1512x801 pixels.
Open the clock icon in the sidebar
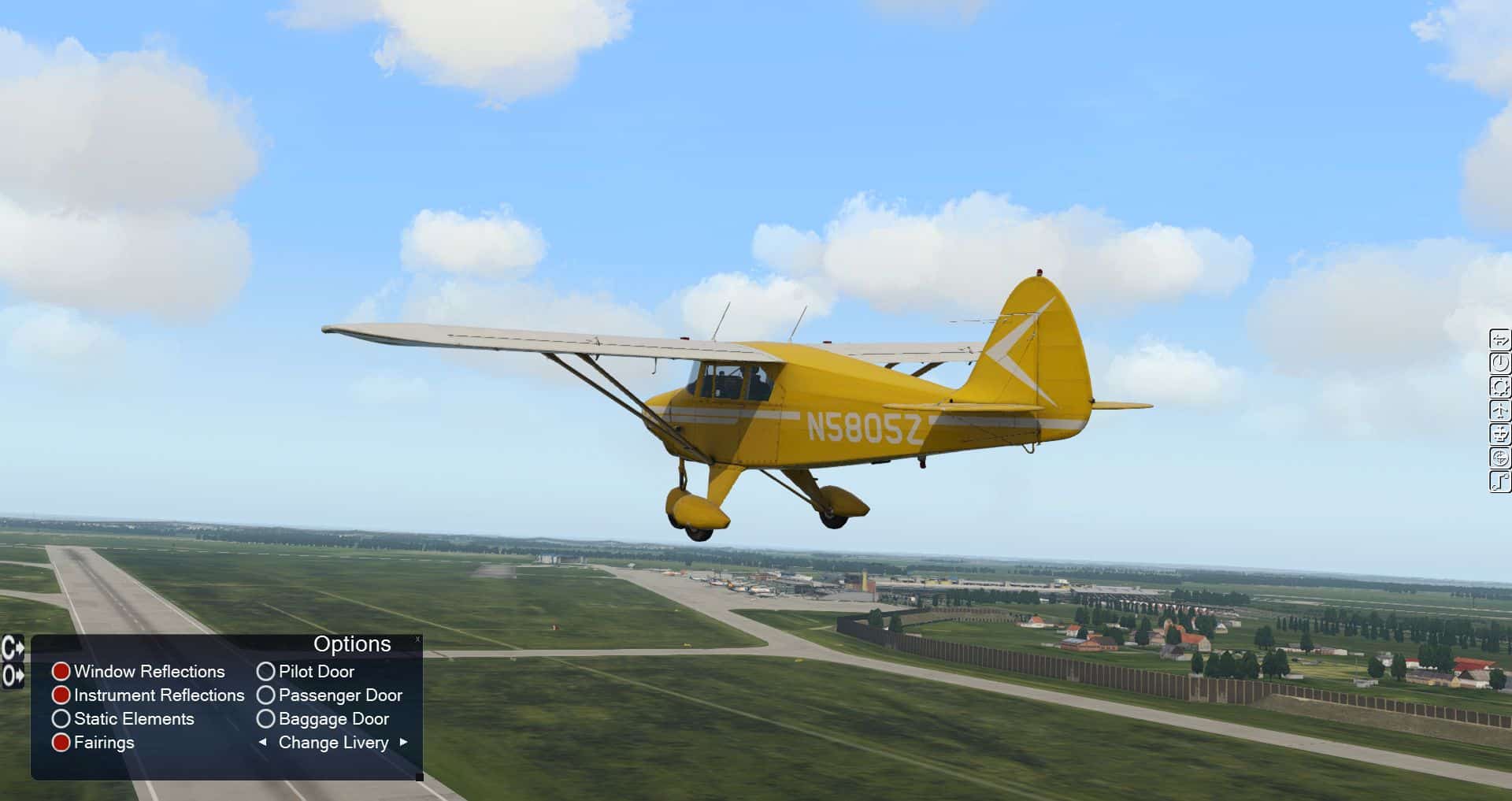(x=1500, y=363)
